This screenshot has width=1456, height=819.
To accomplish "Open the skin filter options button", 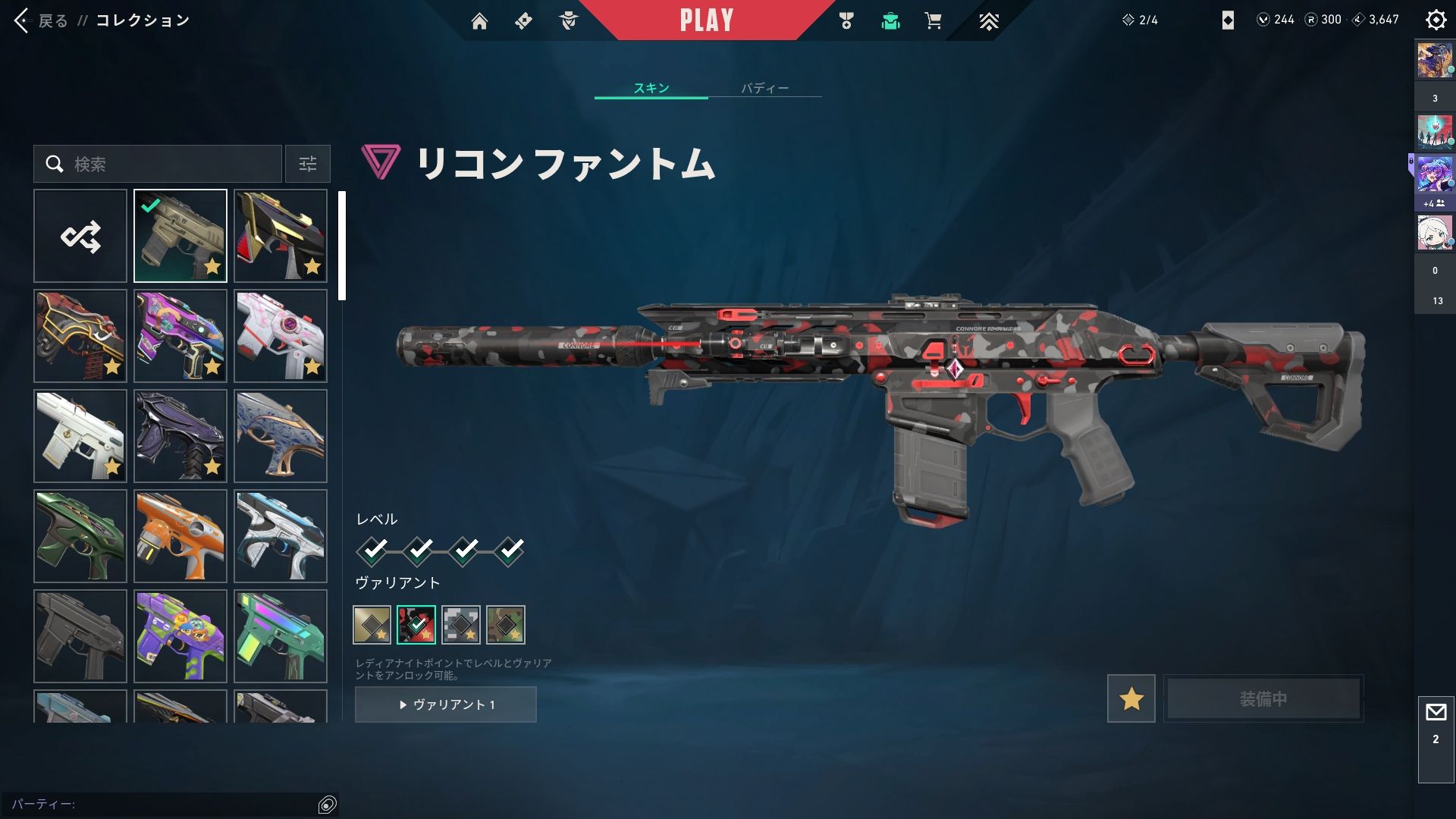I will pos(308,164).
